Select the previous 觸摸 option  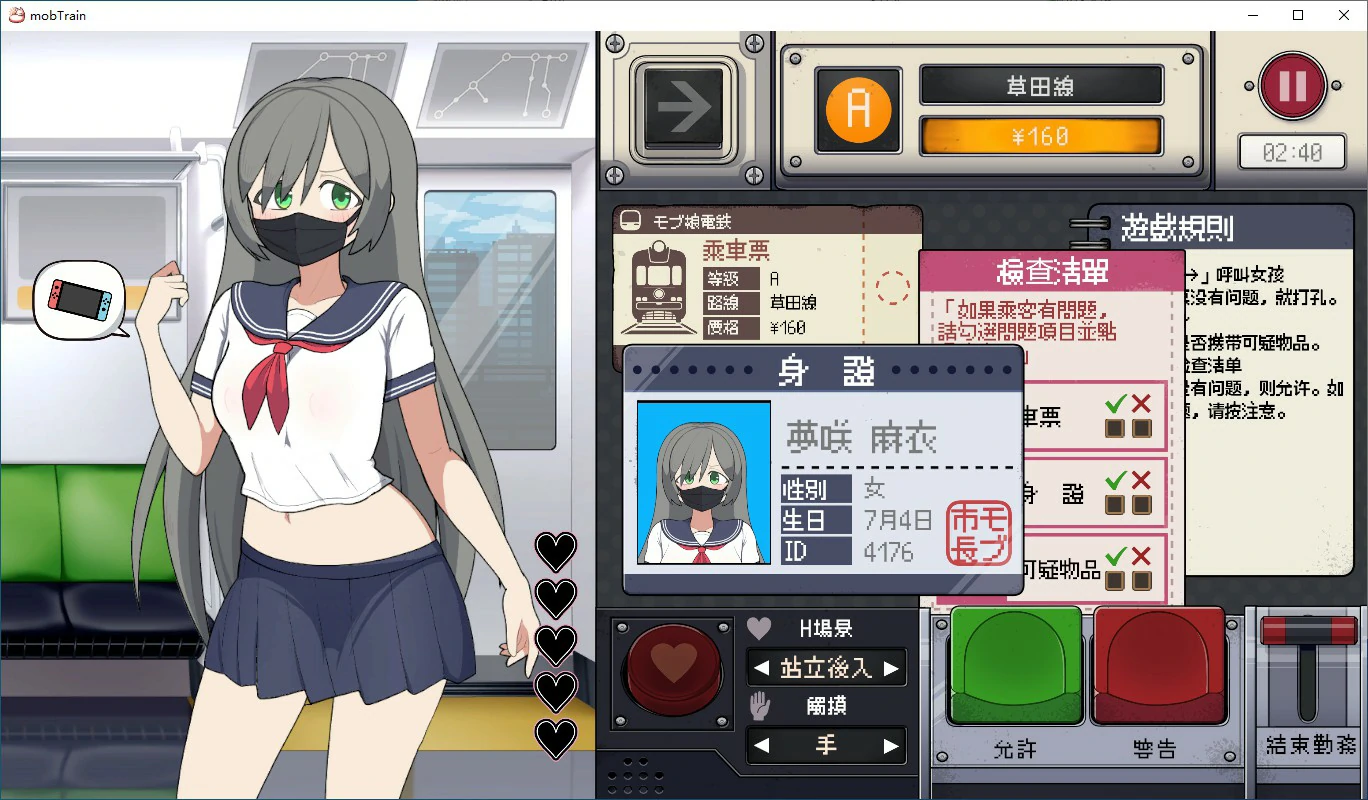tap(762, 745)
